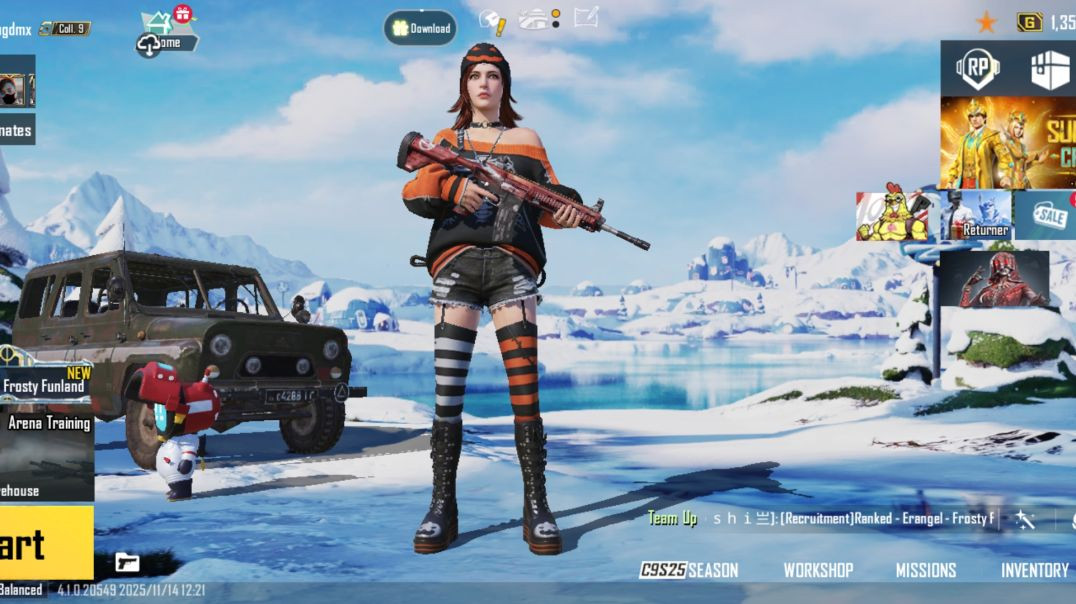The height and width of the screenshot is (604, 1076).
Task: Open the Coll. 9 collection badge
Action: 66,29
